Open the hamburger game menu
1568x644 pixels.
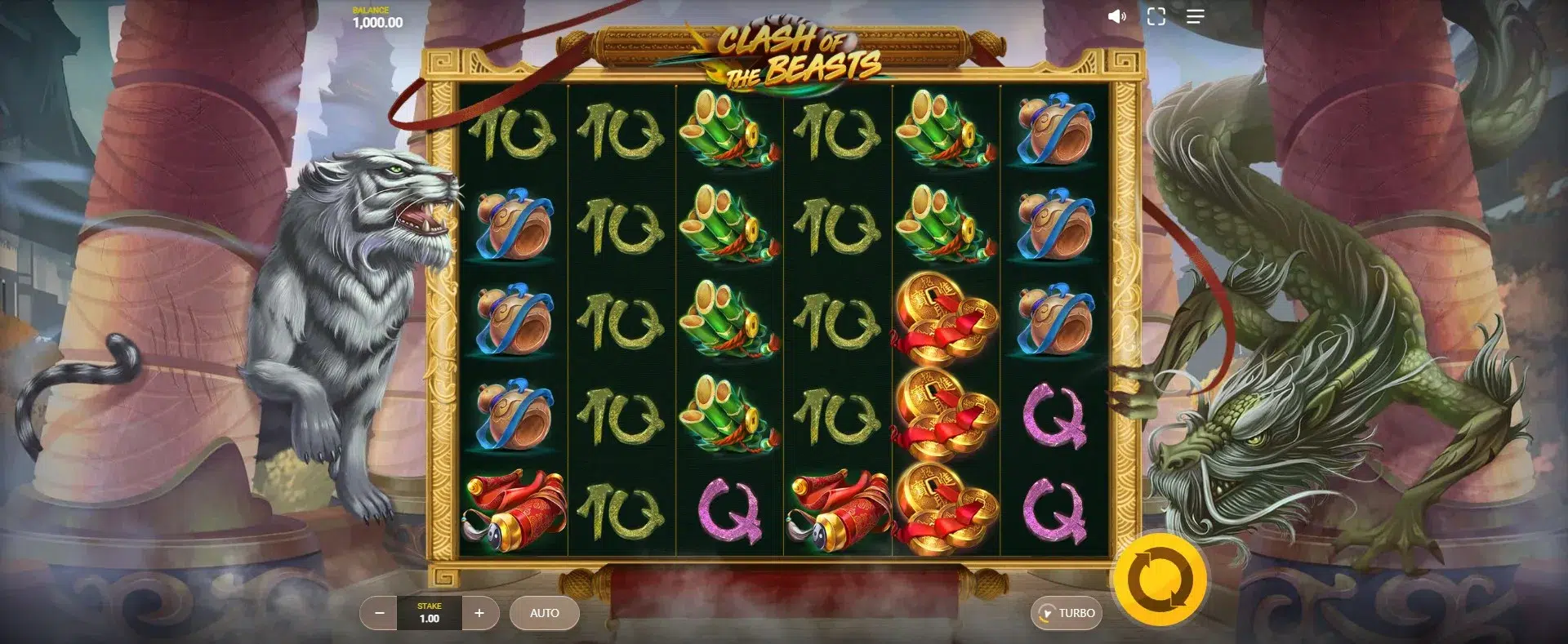pyautogui.click(x=1195, y=16)
